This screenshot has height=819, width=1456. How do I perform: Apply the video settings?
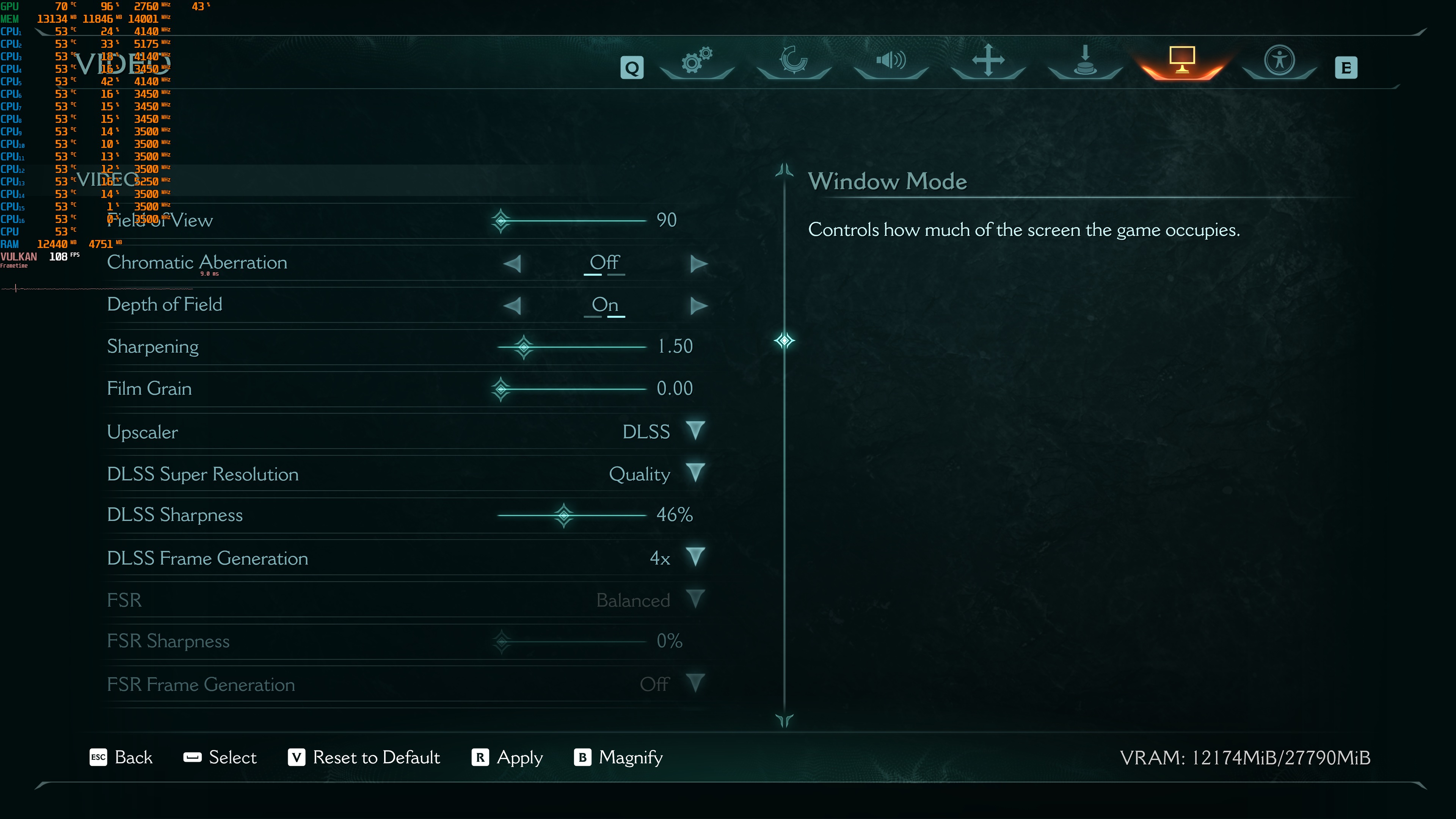pos(507,758)
